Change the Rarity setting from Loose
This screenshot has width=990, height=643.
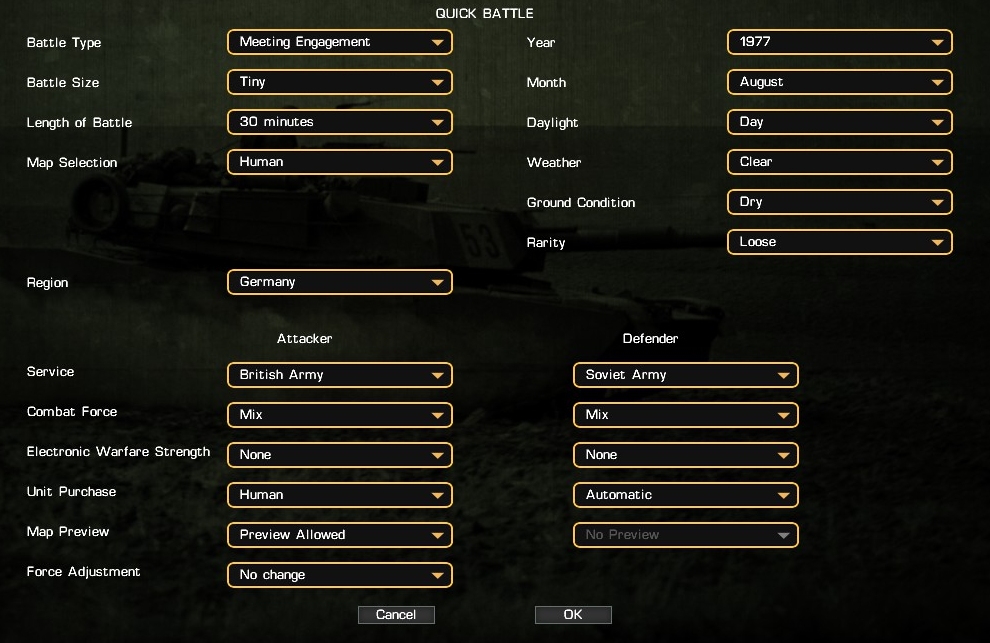click(x=840, y=242)
